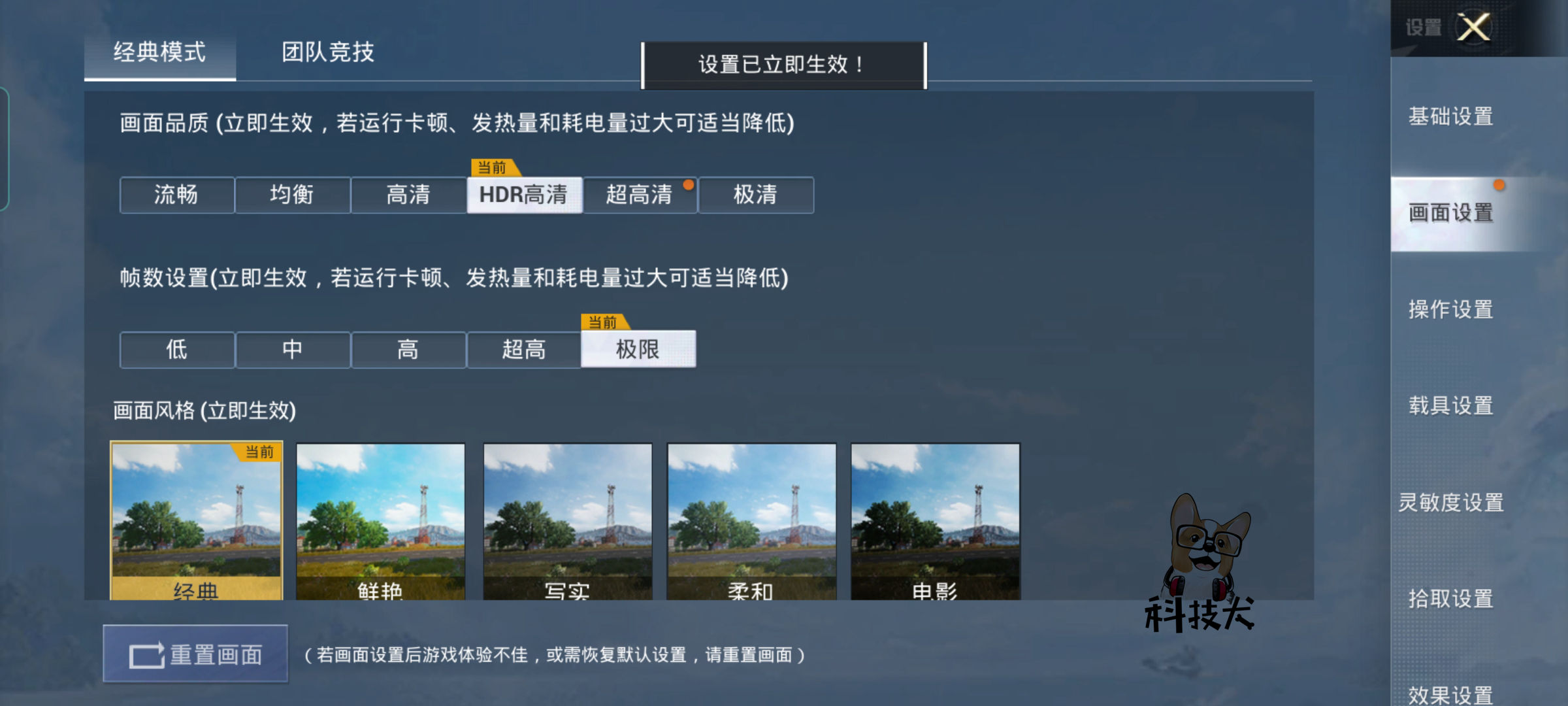The image size is (1568, 706).
Task: Switch to the 经典模式 tab
Action: click(160, 54)
